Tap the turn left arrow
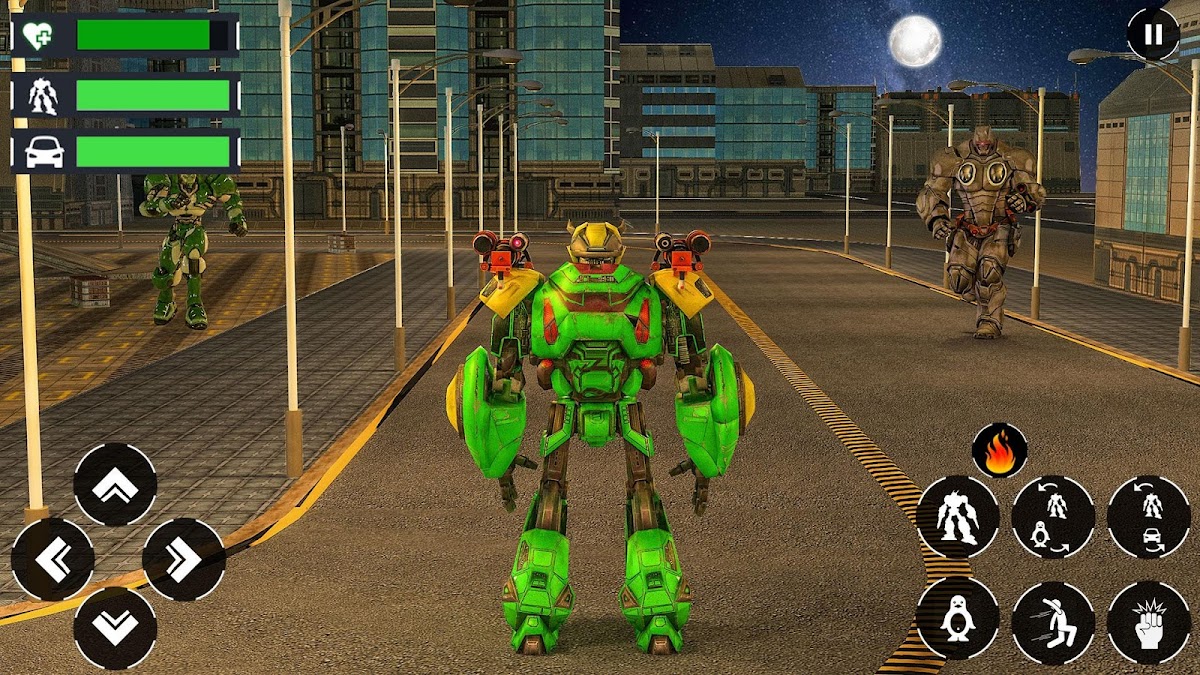Image resolution: width=1200 pixels, height=675 pixels. tap(52, 559)
